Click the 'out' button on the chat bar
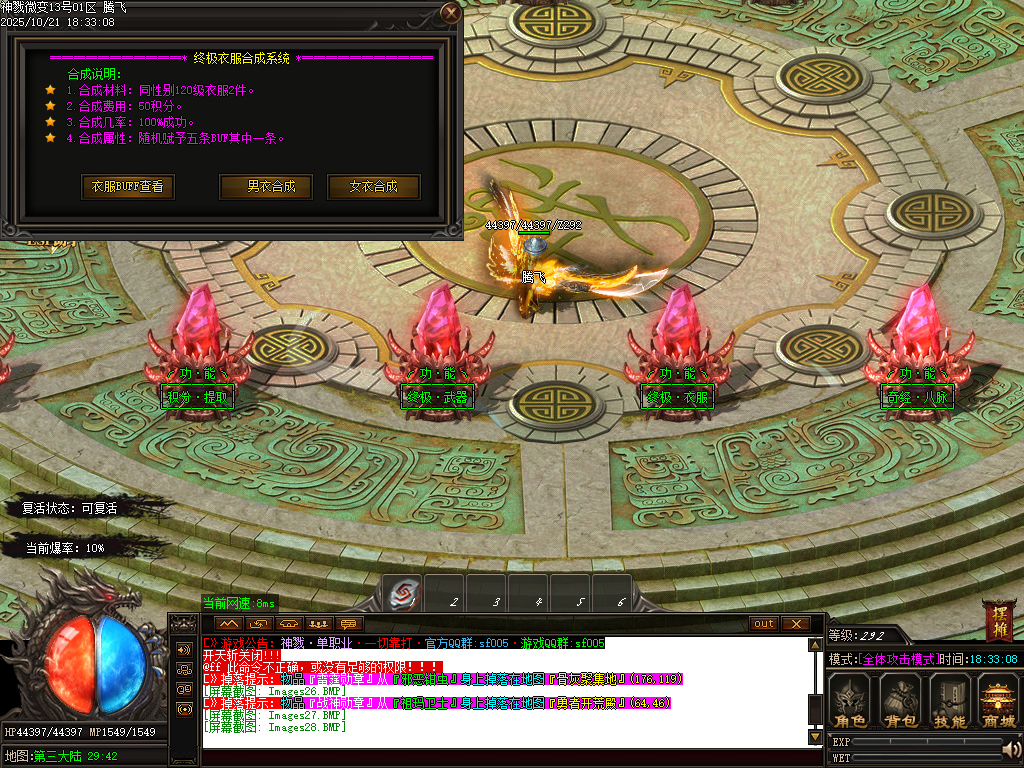This screenshot has width=1024, height=768. (764, 624)
